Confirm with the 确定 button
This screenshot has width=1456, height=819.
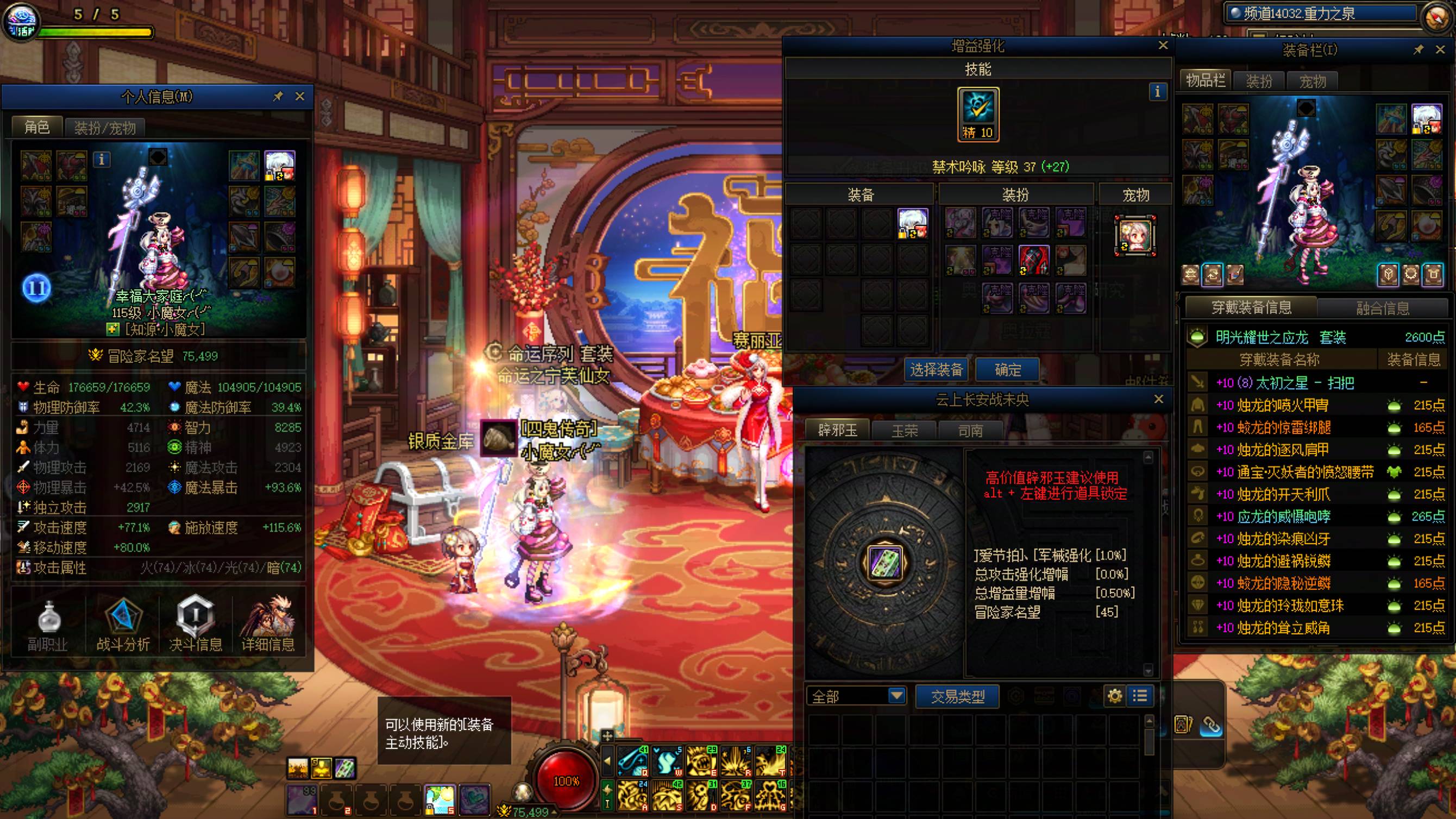[x=1007, y=370]
